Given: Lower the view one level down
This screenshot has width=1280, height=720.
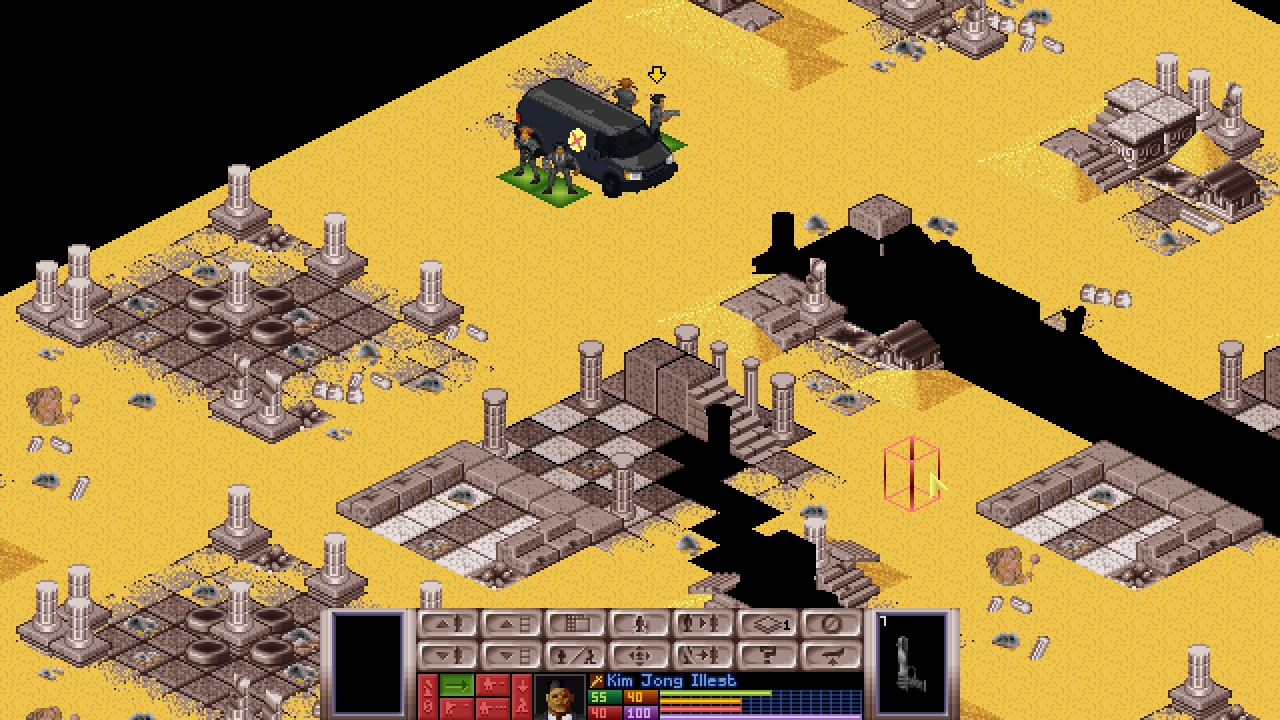Looking at the screenshot, I should tap(511, 656).
